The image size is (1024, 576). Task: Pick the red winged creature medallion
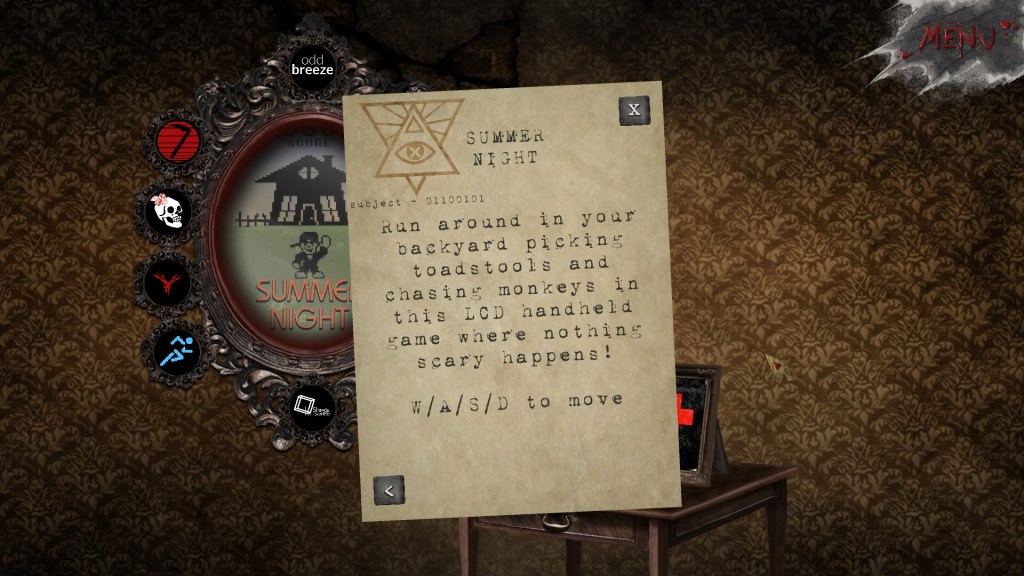[x=168, y=281]
